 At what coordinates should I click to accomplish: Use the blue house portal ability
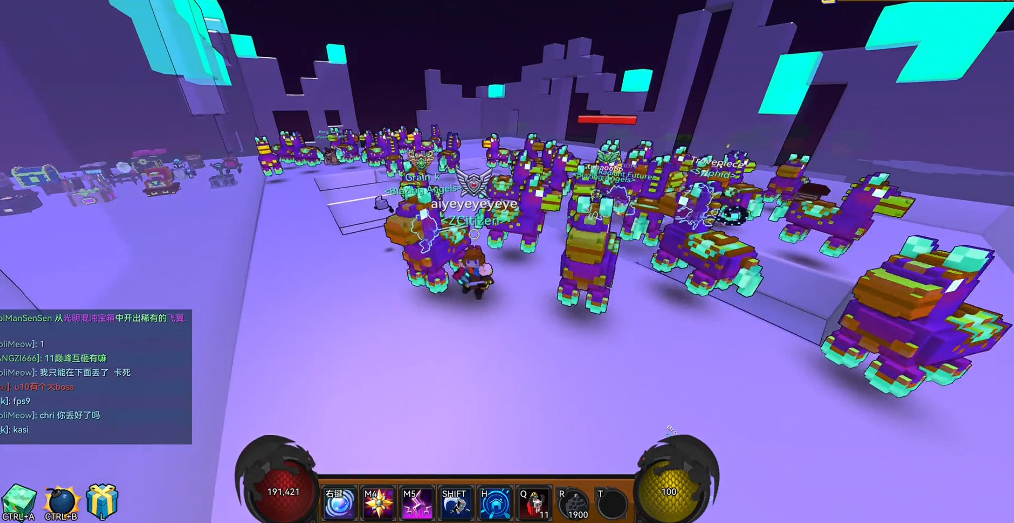[494, 503]
